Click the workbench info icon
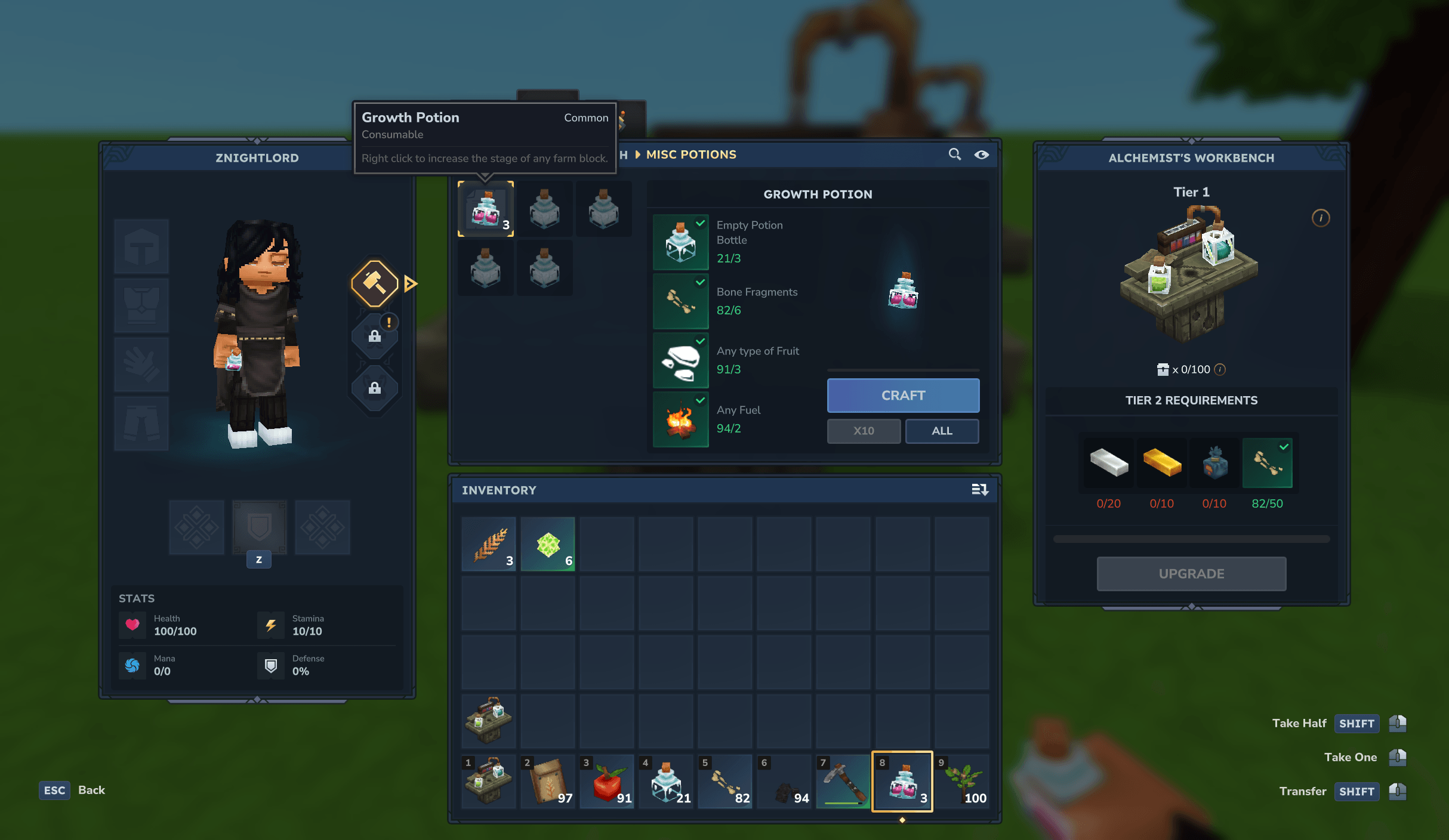This screenshot has height=840, width=1449. (x=1321, y=218)
